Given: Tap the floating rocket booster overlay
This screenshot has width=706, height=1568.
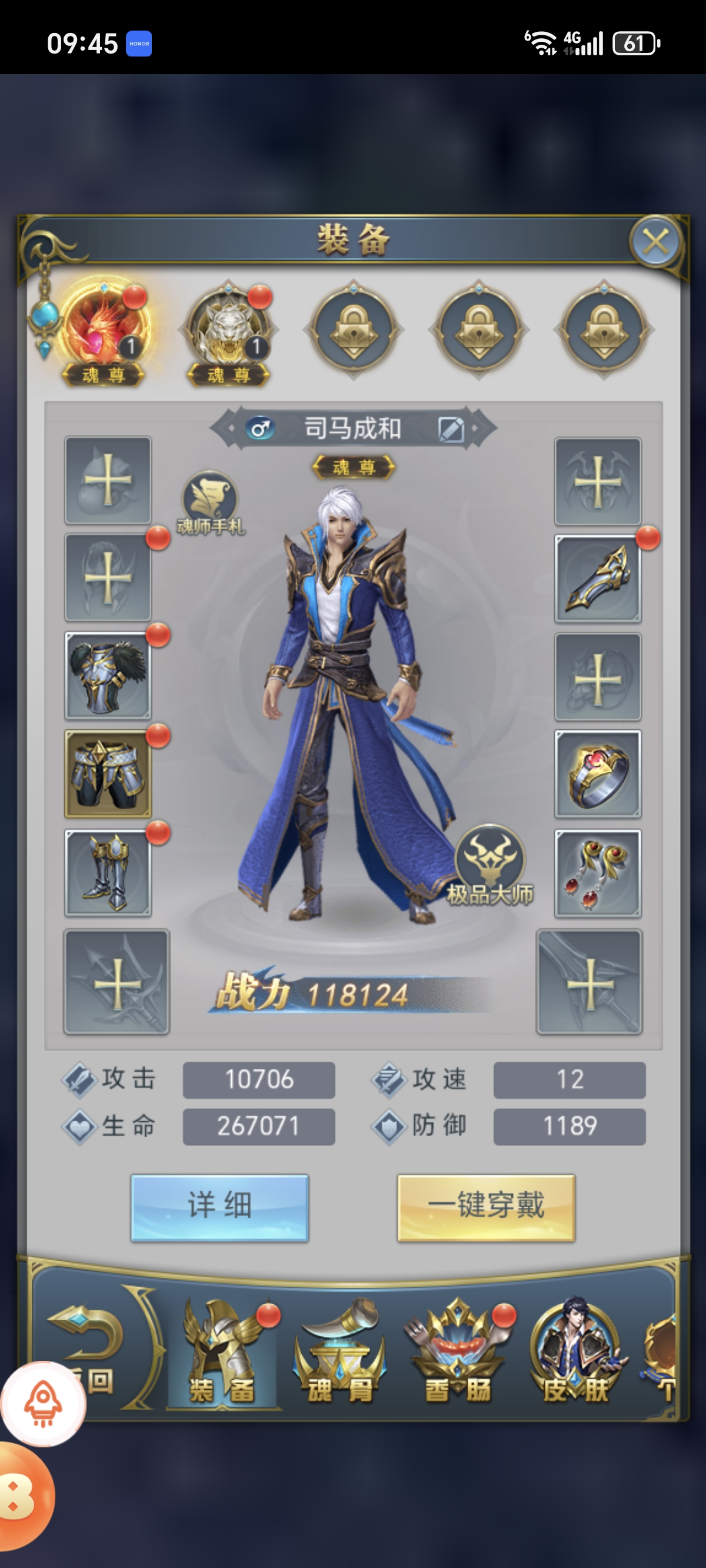Looking at the screenshot, I should [x=42, y=1403].
